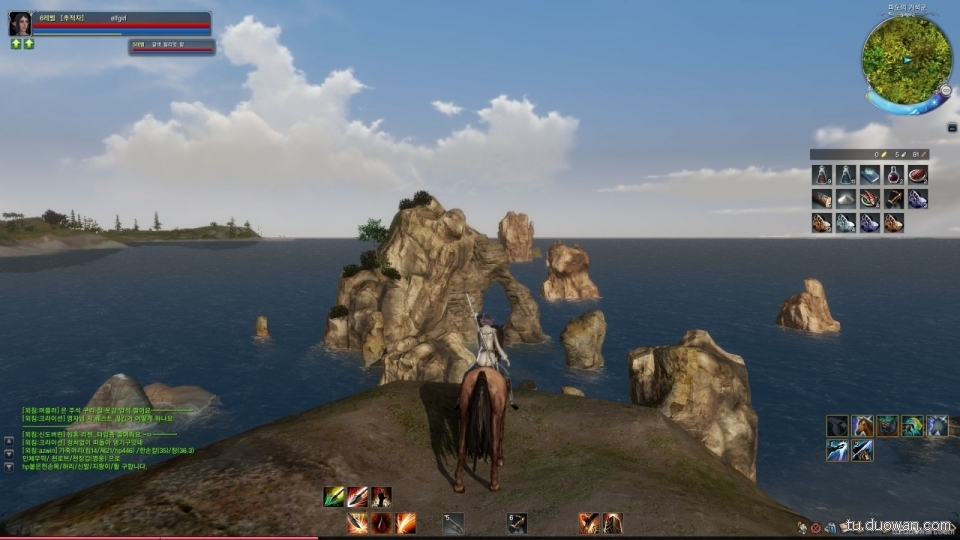The image size is (960, 540).
Task: Select the white powder pile item
Action: click(846, 199)
